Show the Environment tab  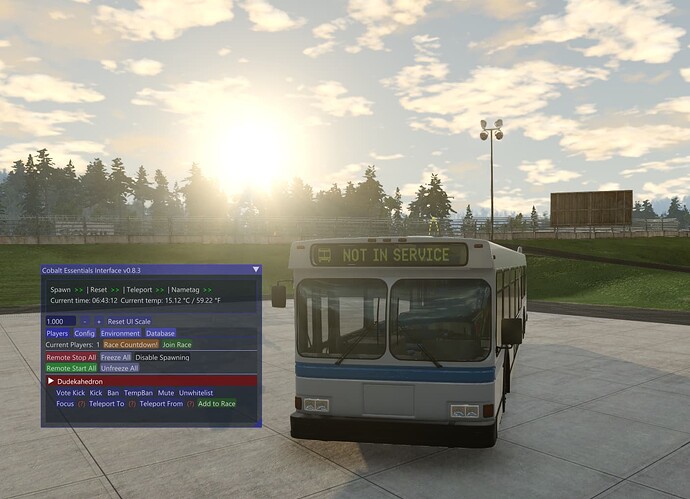click(120, 332)
